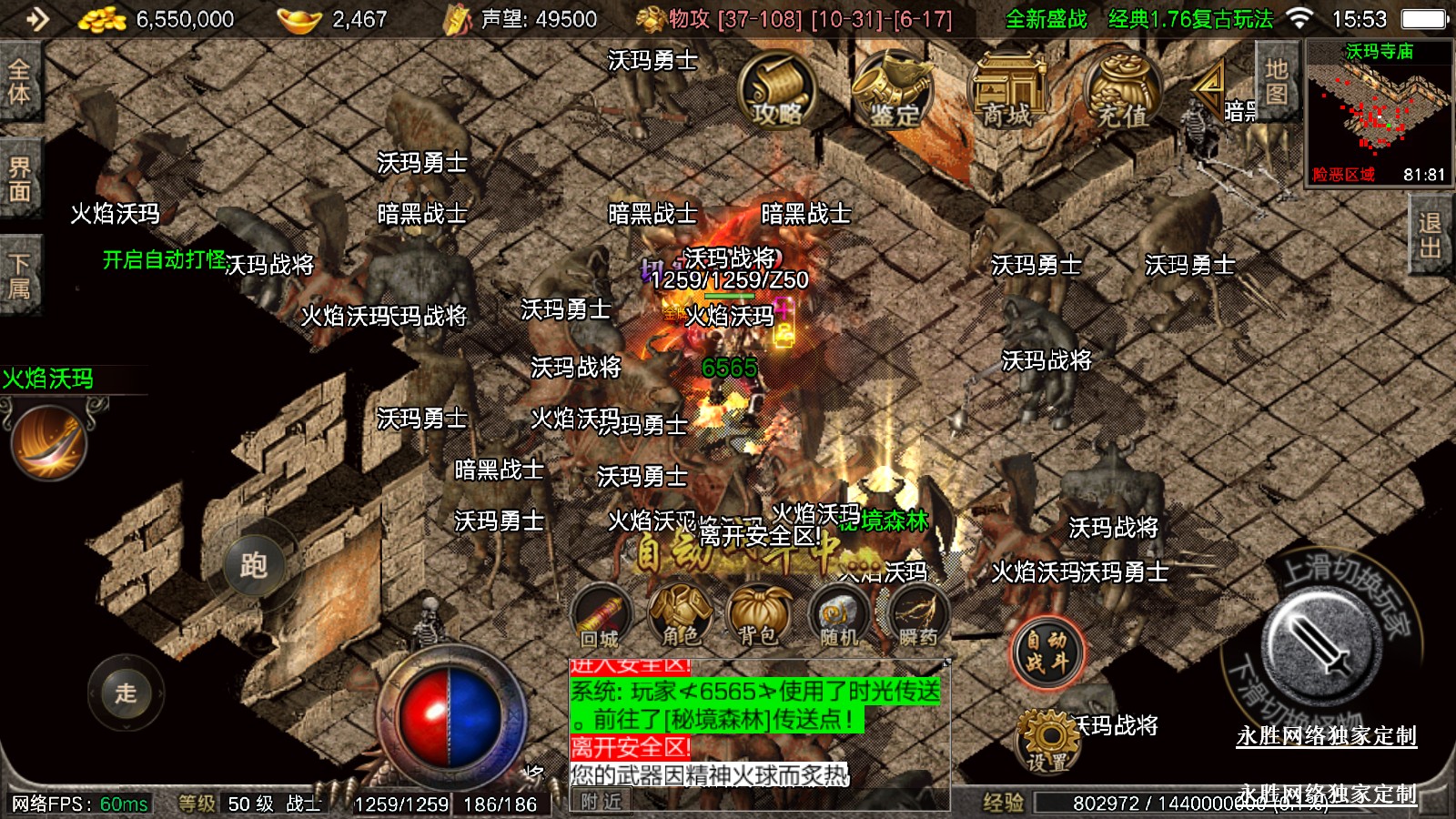Image resolution: width=1456 pixels, height=819 pixels.
Task: Open the 攻略 guide scroll
Action: pyautogui.click(x=776, y=92)
